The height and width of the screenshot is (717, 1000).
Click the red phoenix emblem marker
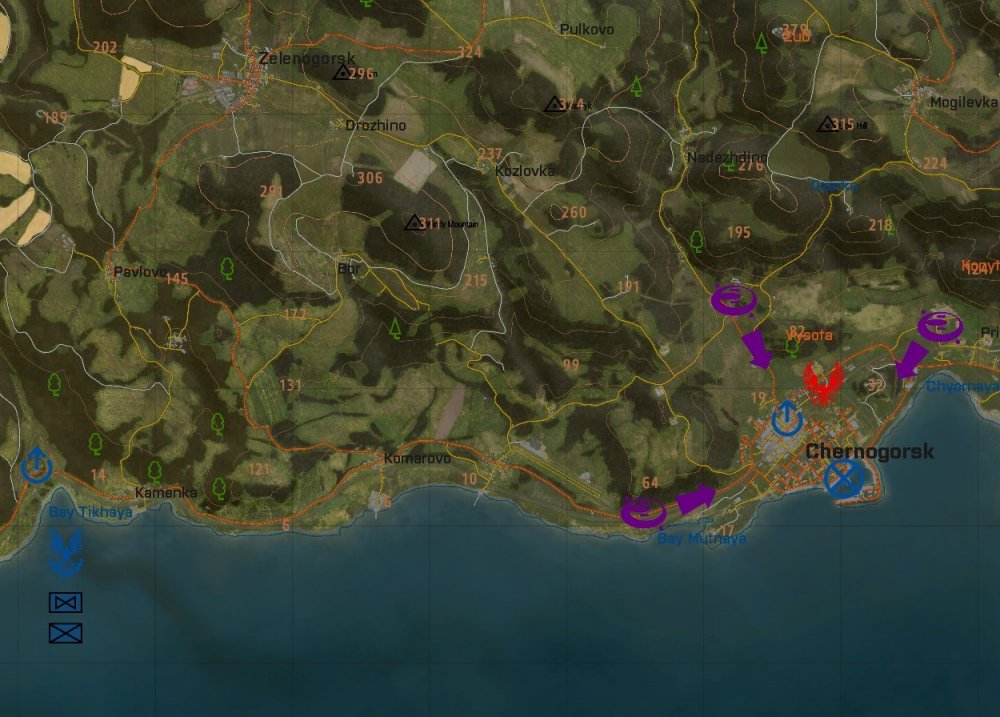click(822, 384)
